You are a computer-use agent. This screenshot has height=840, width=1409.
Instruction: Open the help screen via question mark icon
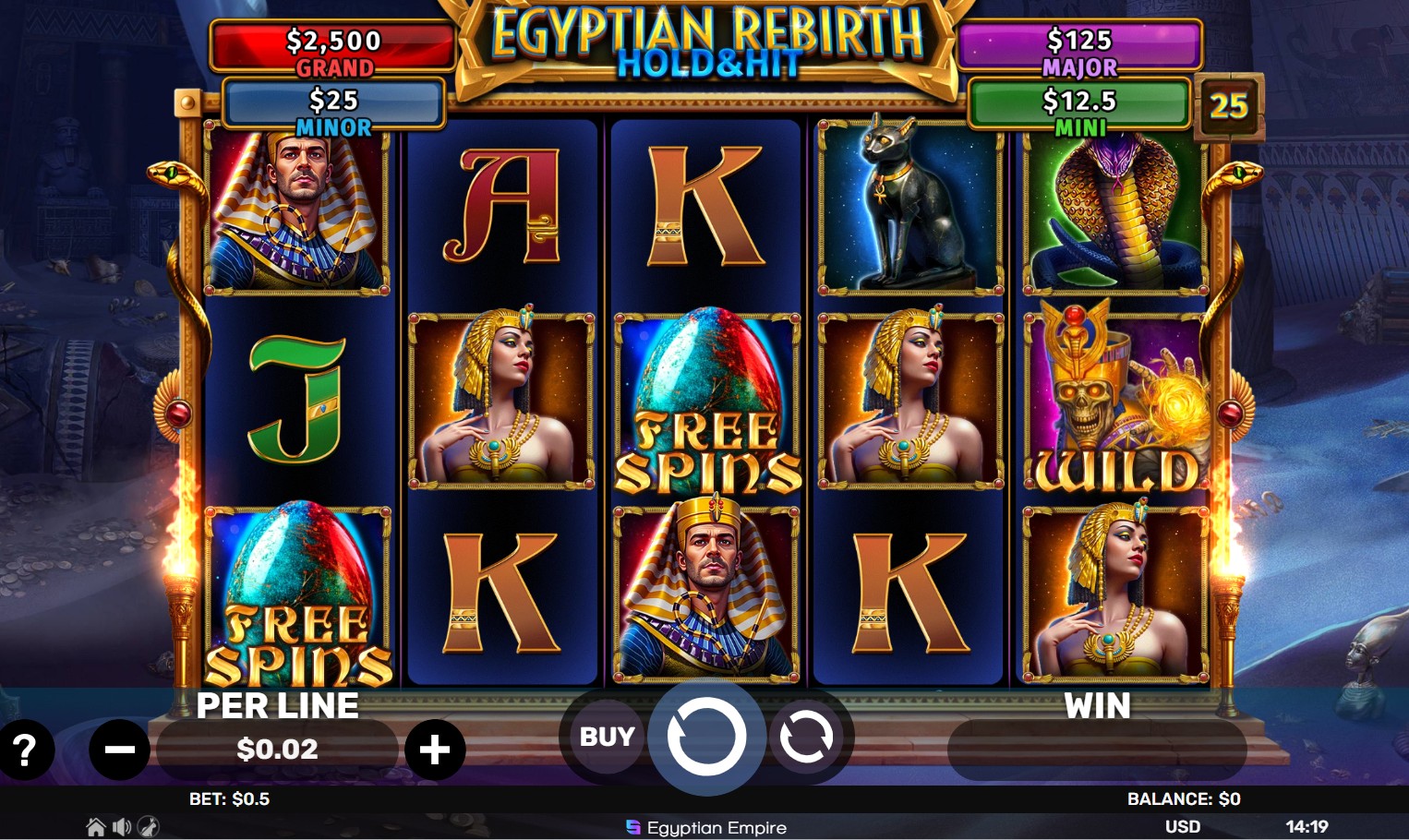[x=25, y=750]
